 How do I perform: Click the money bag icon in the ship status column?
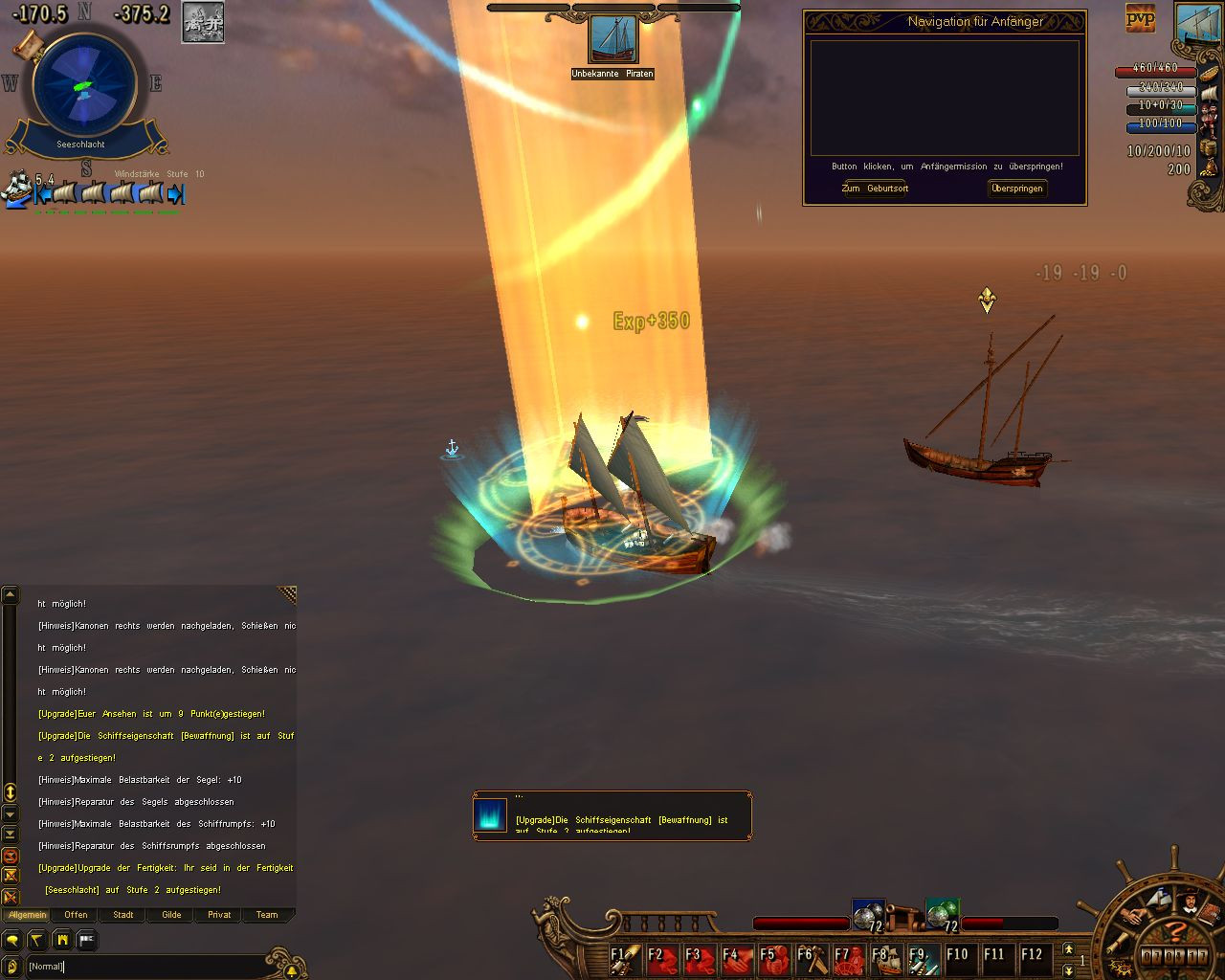coord(1208,167)
